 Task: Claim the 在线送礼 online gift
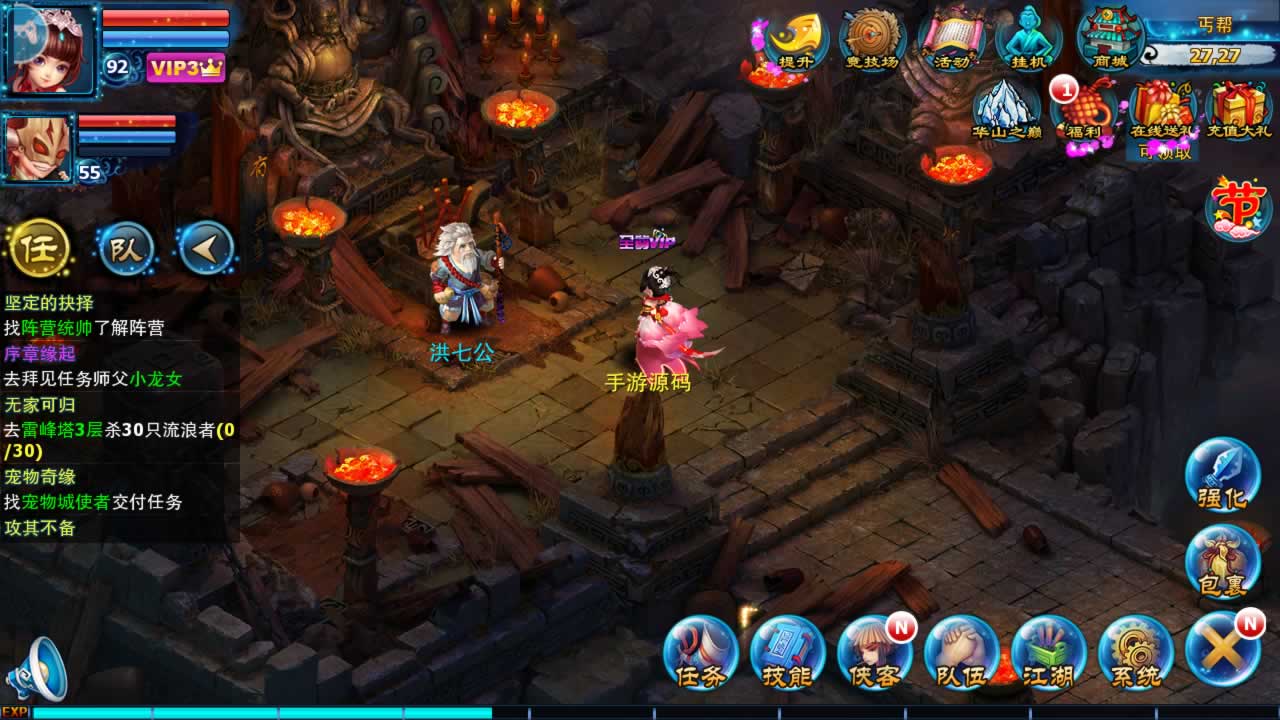point(1162,110)
